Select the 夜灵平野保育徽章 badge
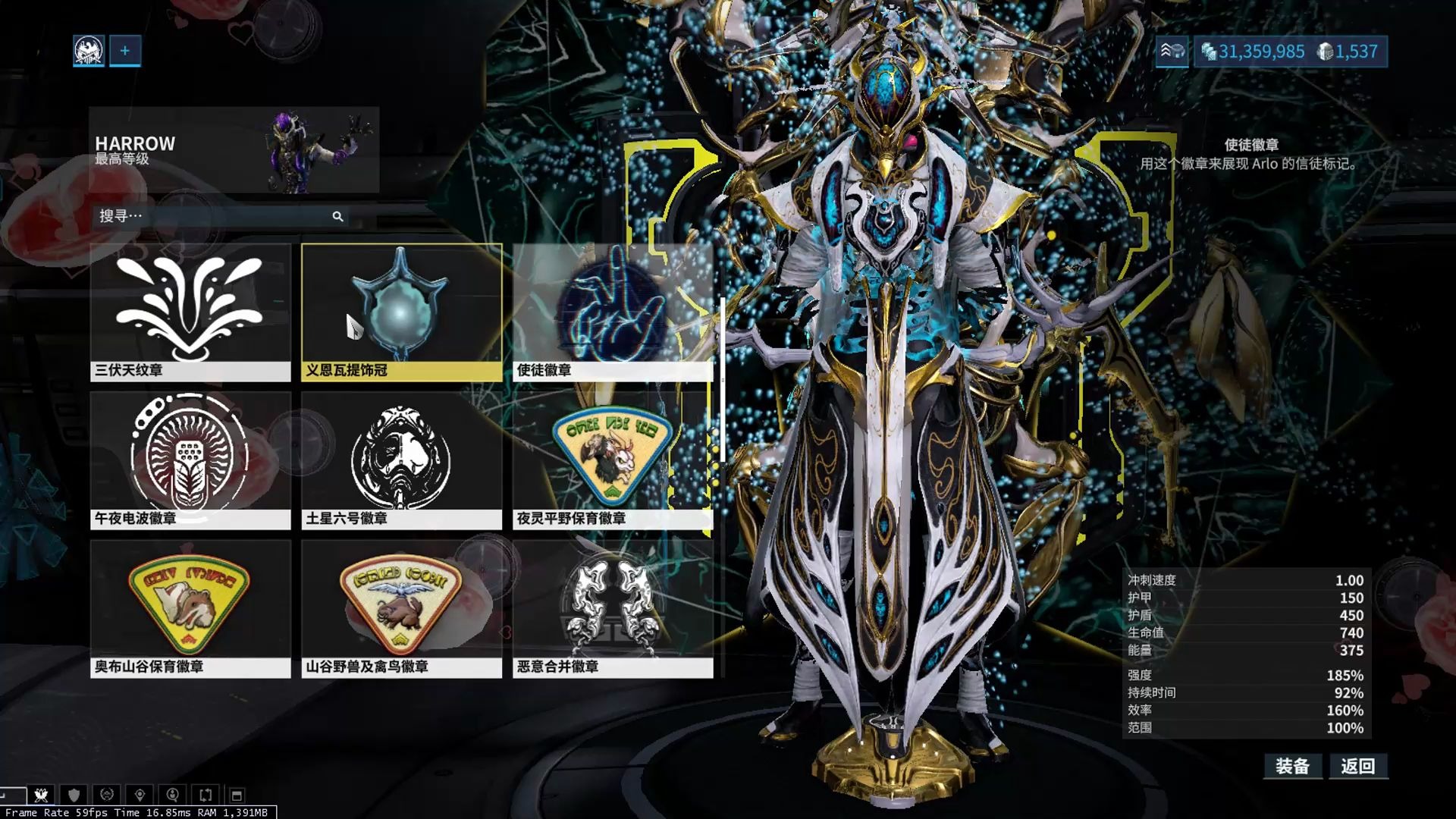 pyautogui.click(x=613, y=460)
